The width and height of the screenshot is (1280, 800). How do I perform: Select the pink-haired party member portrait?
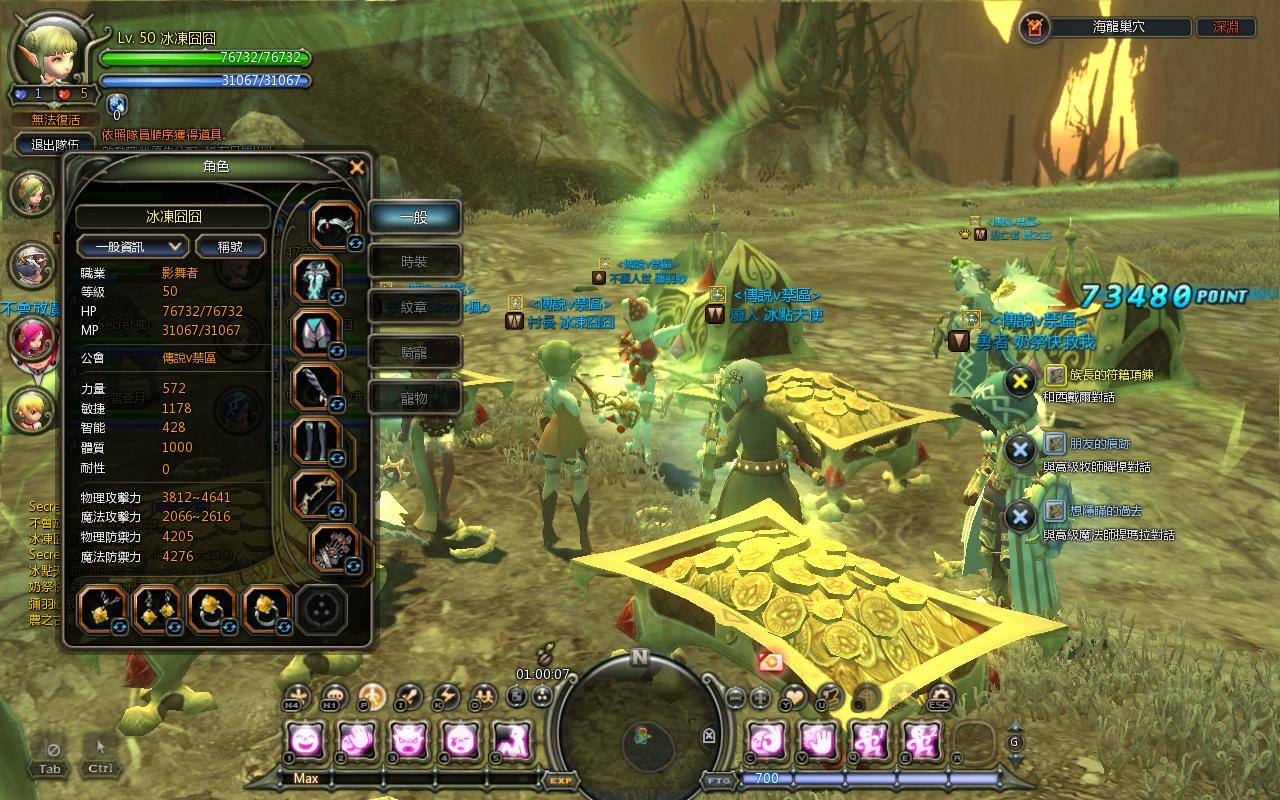tap(31, 337)
